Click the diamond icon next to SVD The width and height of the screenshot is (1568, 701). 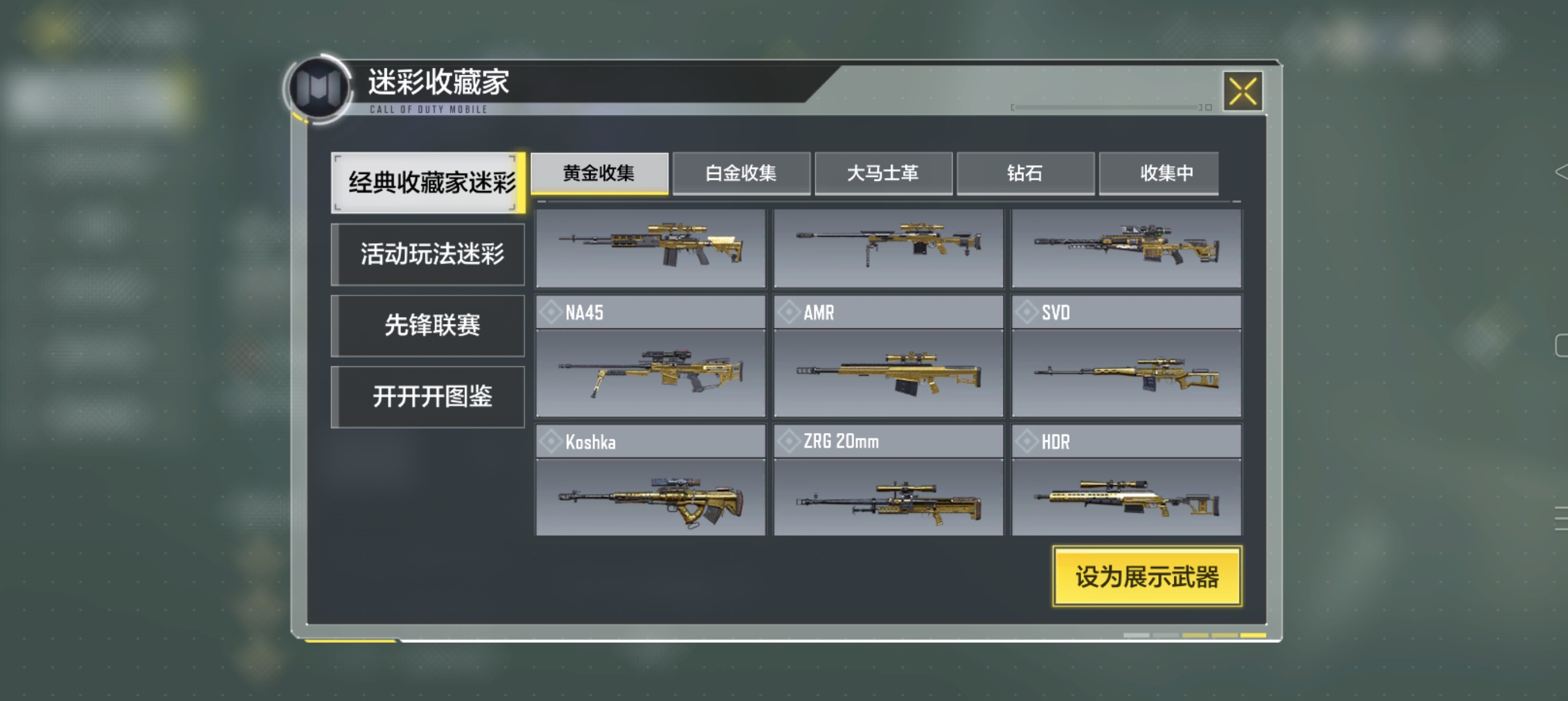pyautogui.click(x=1027, y=312)
